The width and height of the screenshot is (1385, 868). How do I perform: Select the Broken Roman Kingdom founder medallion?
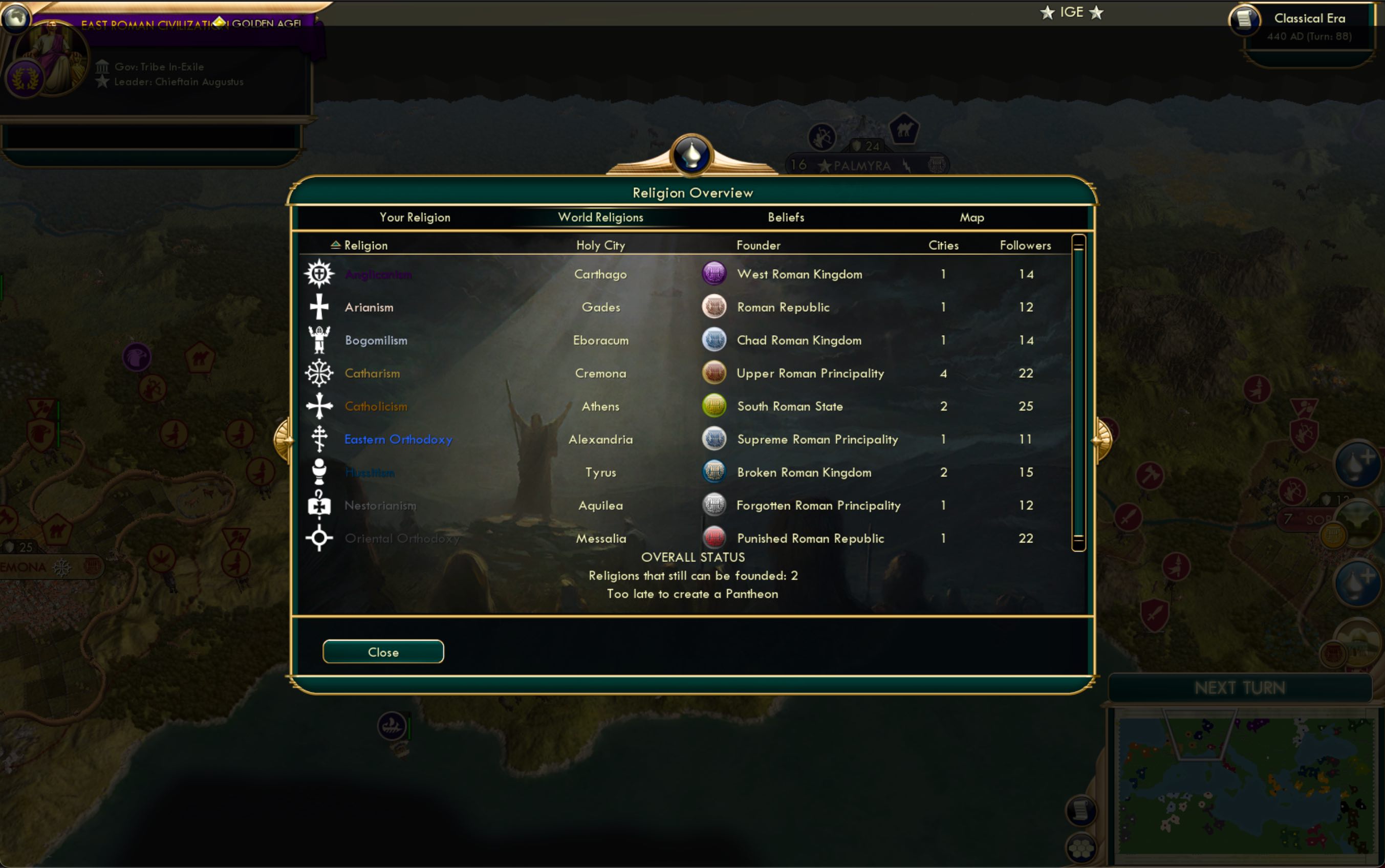713,472
